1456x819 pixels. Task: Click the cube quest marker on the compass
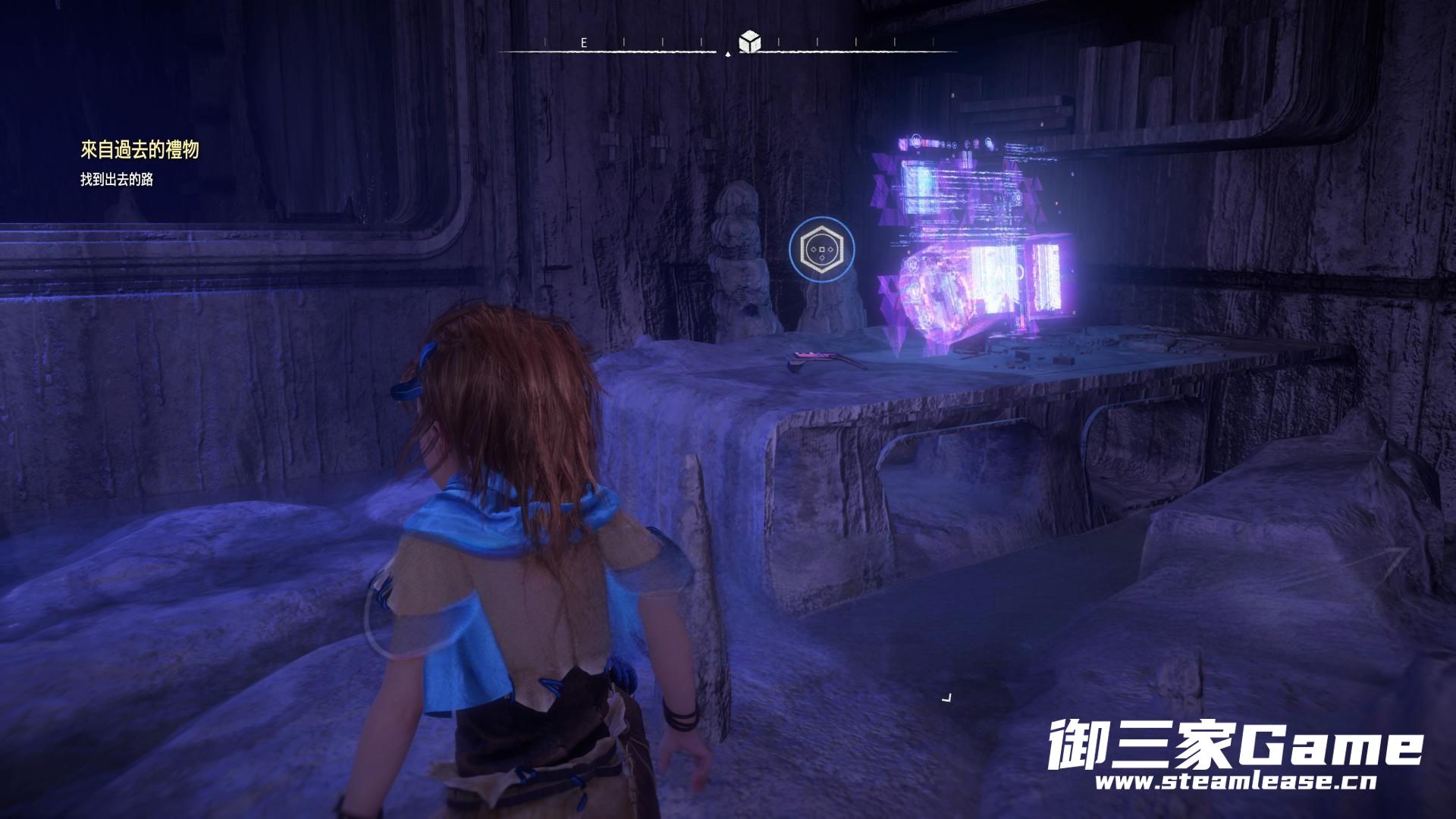coord(750,42)
